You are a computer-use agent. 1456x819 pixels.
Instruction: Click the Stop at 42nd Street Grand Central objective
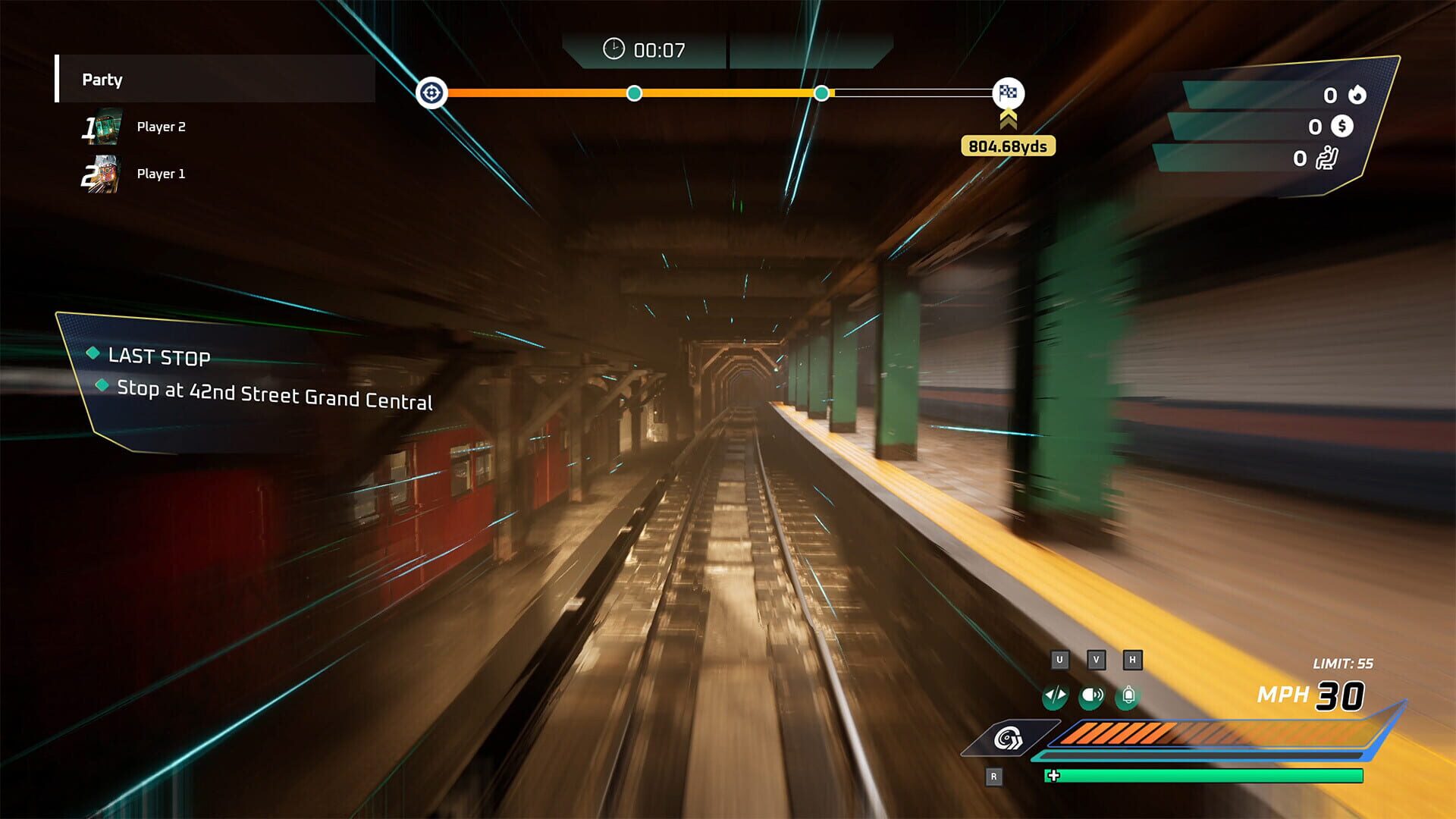[x=275, y=395]
